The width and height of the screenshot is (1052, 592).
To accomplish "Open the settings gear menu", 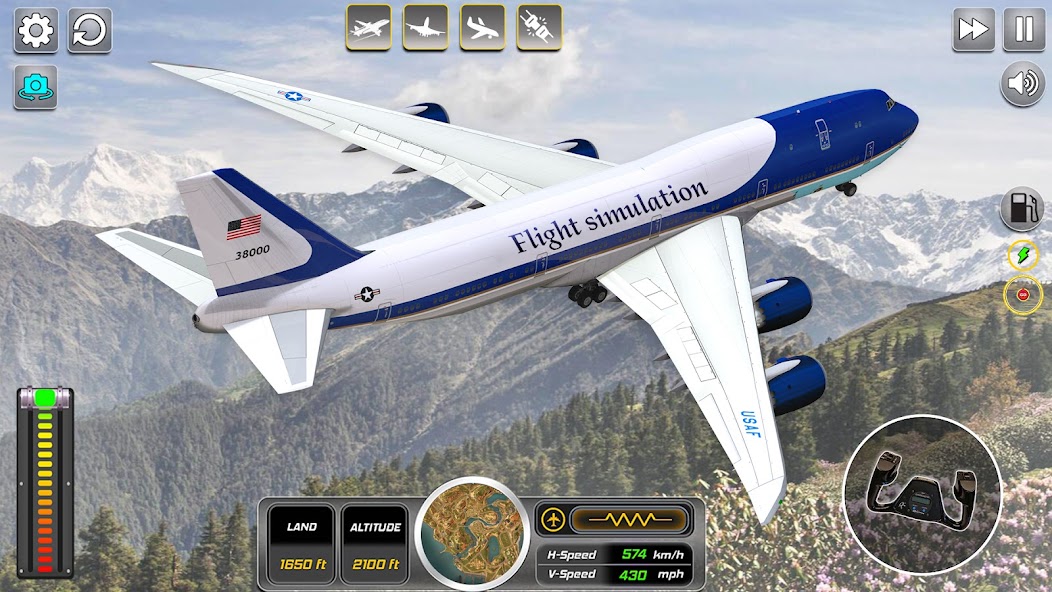I will (x=36, y=30).
